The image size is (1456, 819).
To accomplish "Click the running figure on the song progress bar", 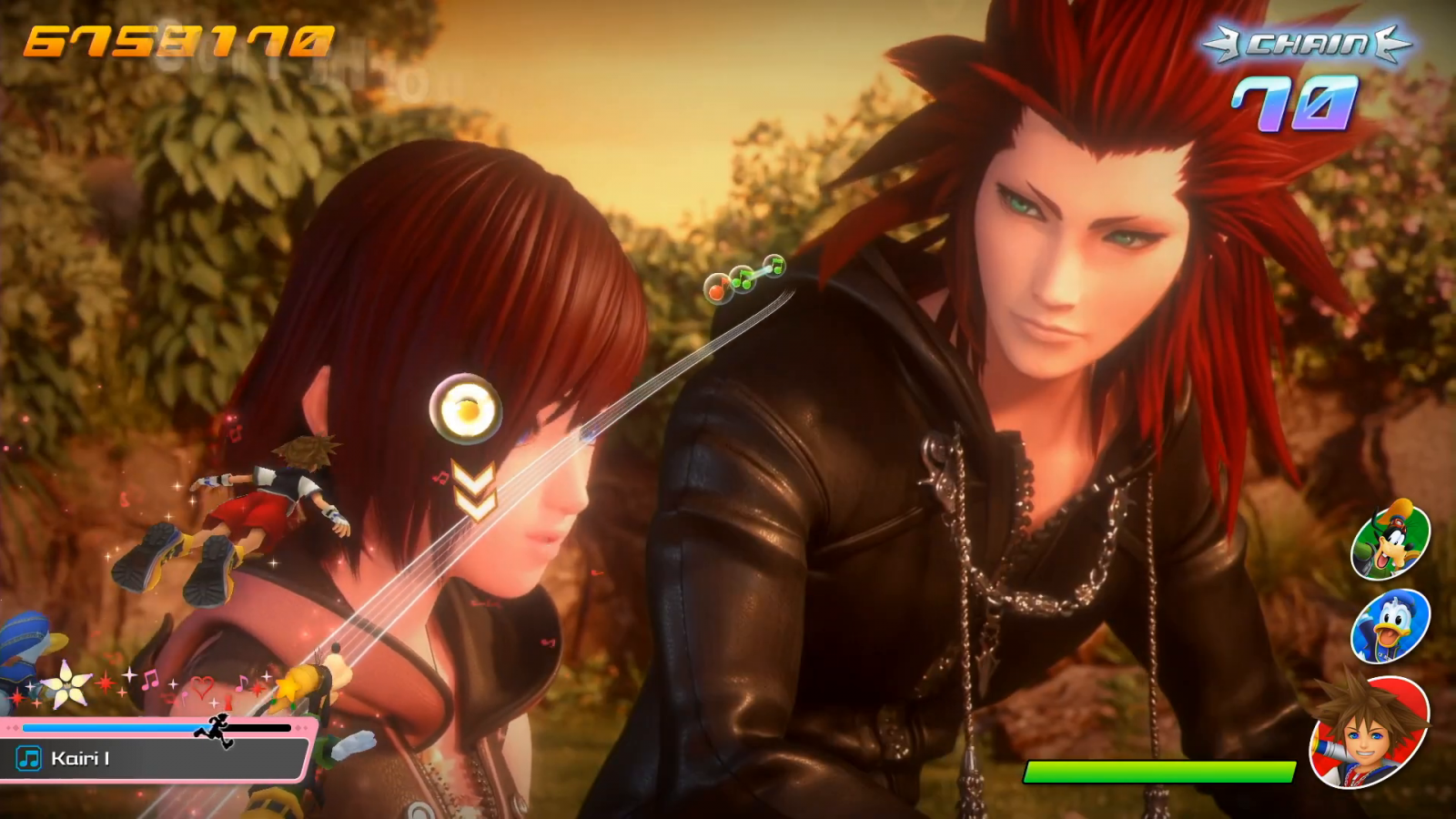I will [x=215, y=730].
